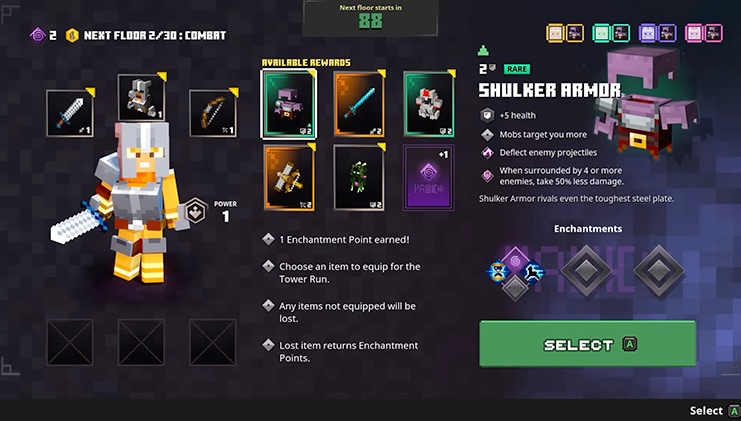
Task: Select the green vine armor reward card
Action: 359,176
